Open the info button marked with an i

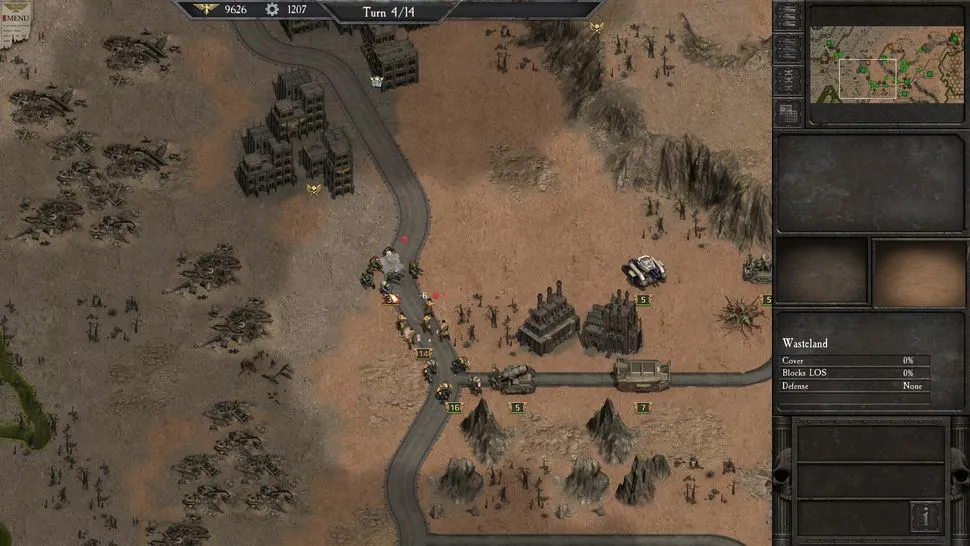tap(925, 516)
